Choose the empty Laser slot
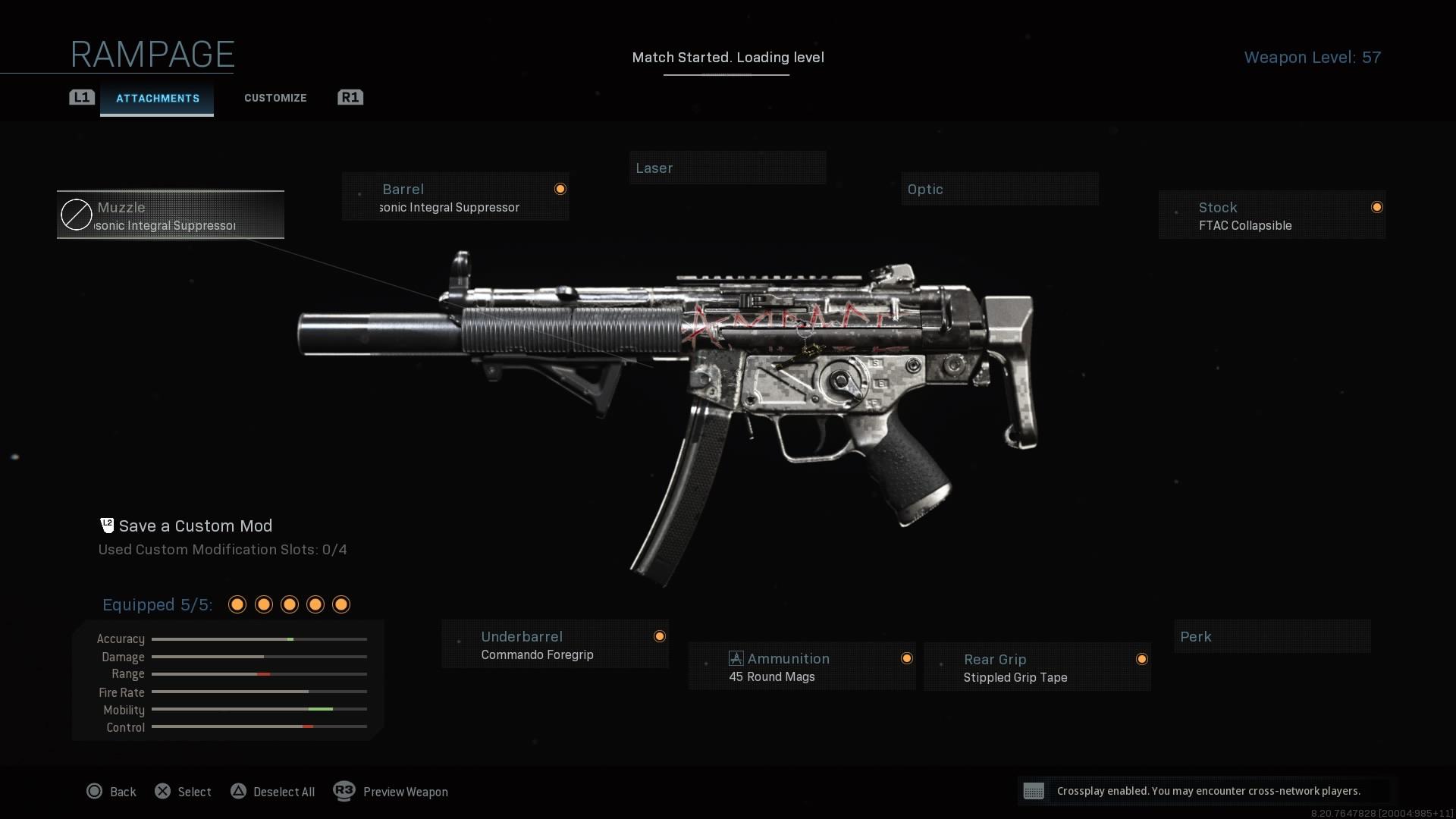1456x819 pixels. pyautogui.click(x=727, y=168)
